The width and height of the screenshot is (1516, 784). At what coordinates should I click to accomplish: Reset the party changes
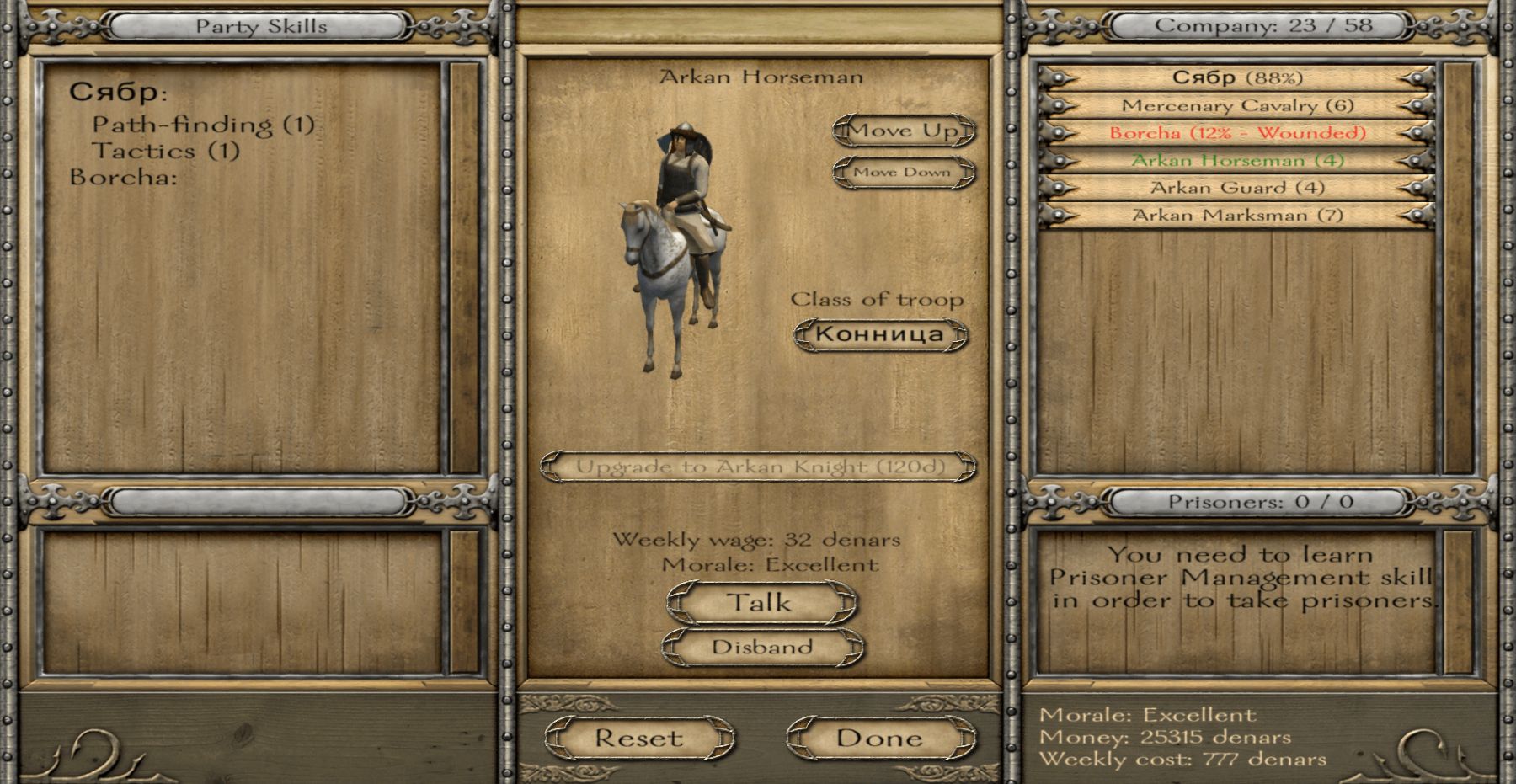[x=638, y=739]
